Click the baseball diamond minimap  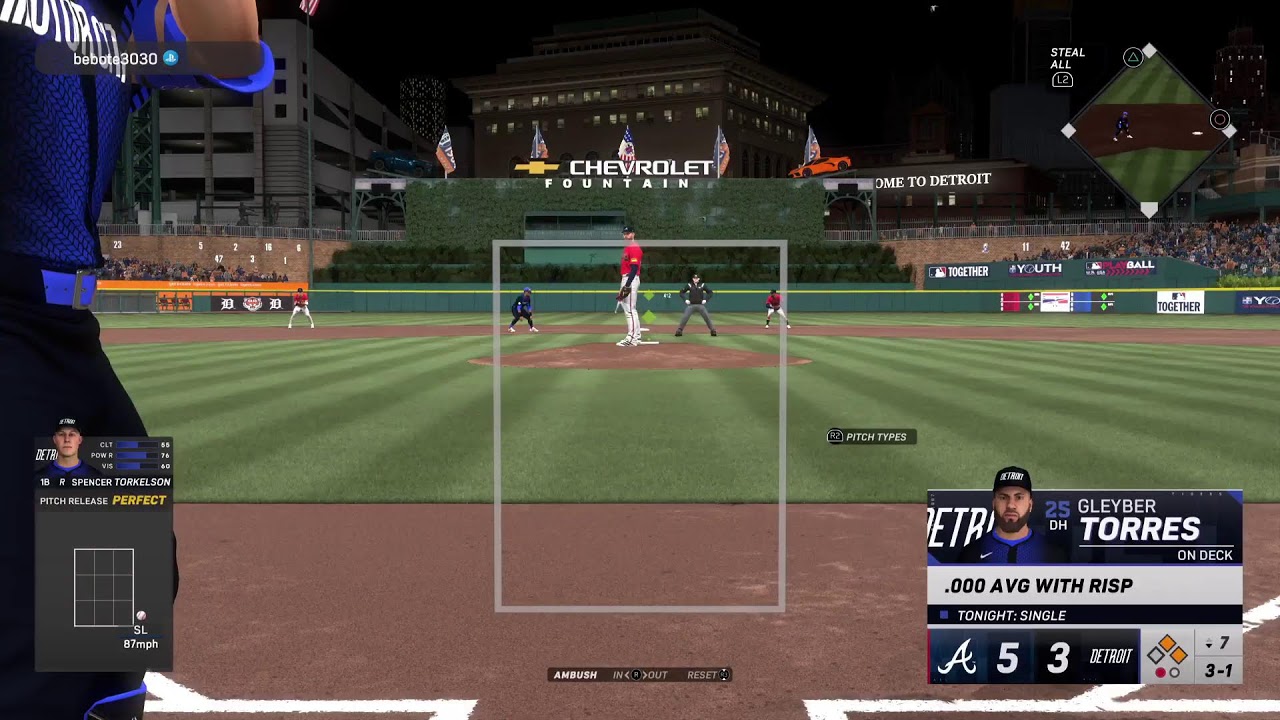pyautogui.click(x=1148, y=130)
